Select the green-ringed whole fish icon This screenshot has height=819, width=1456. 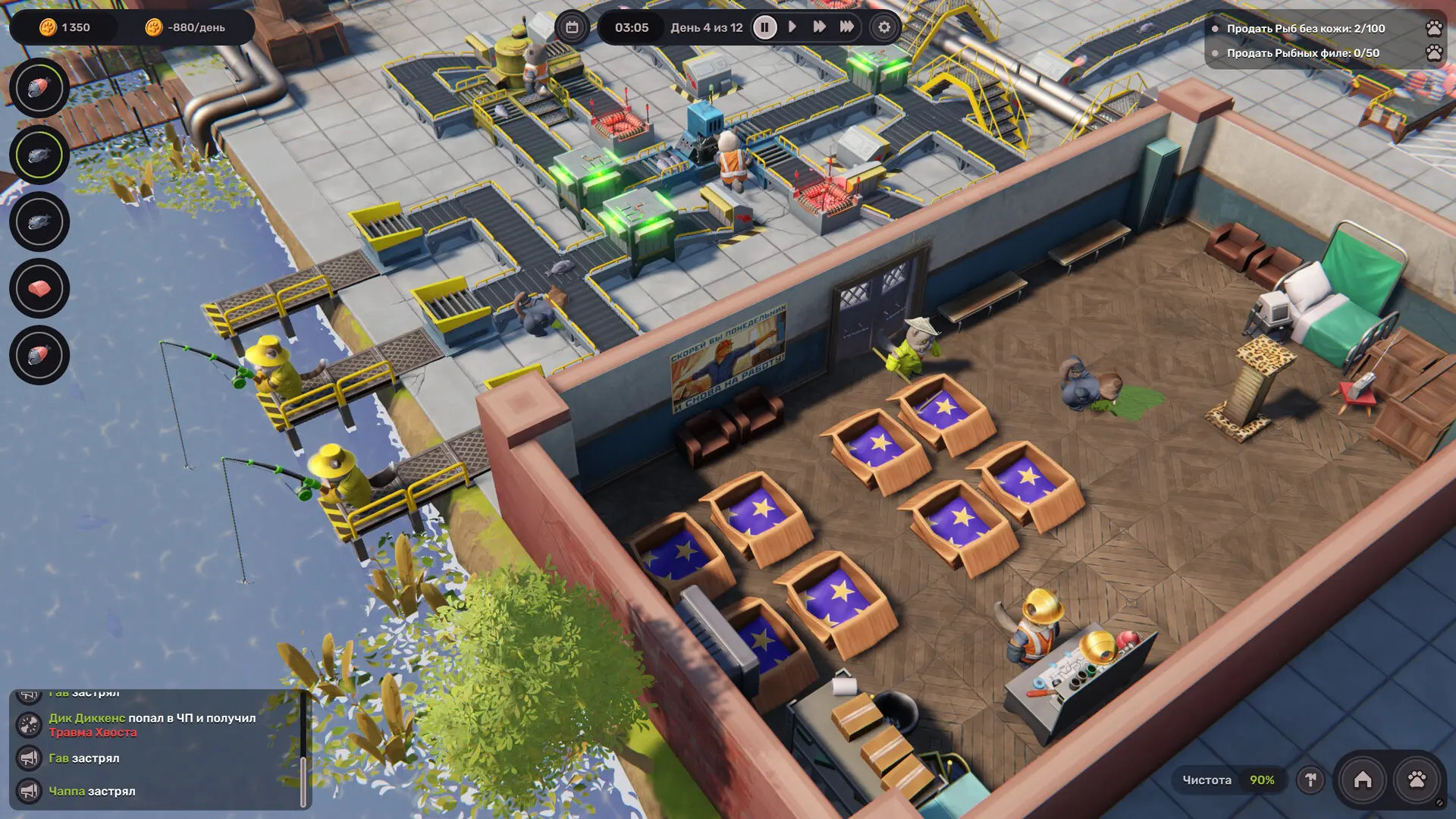pos(39,155)
